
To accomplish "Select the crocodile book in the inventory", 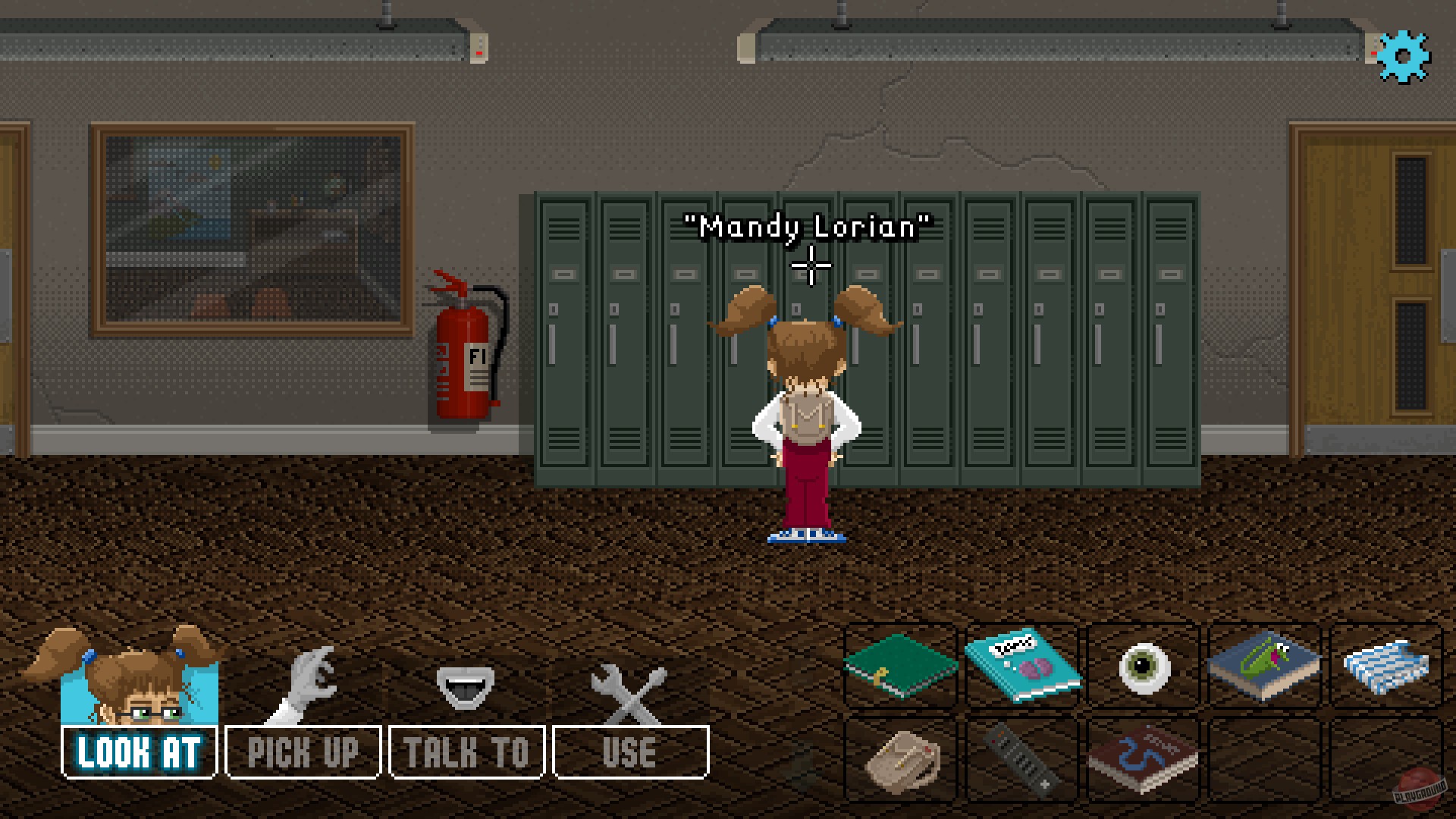I will coord(1263,667).
